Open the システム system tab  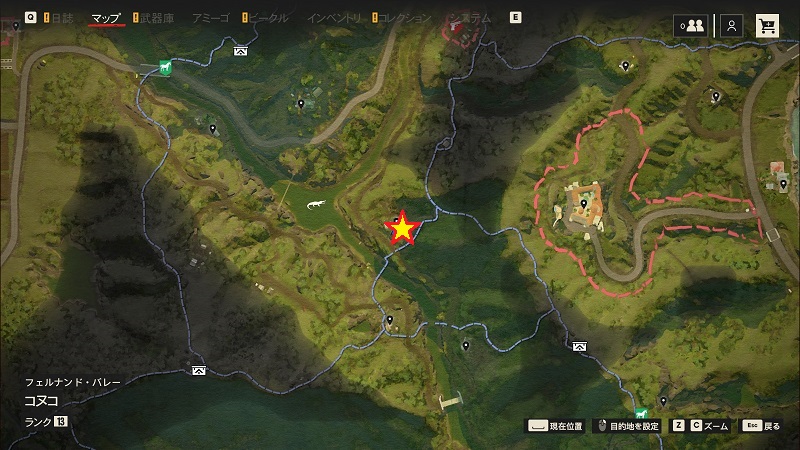pos(470,18)
